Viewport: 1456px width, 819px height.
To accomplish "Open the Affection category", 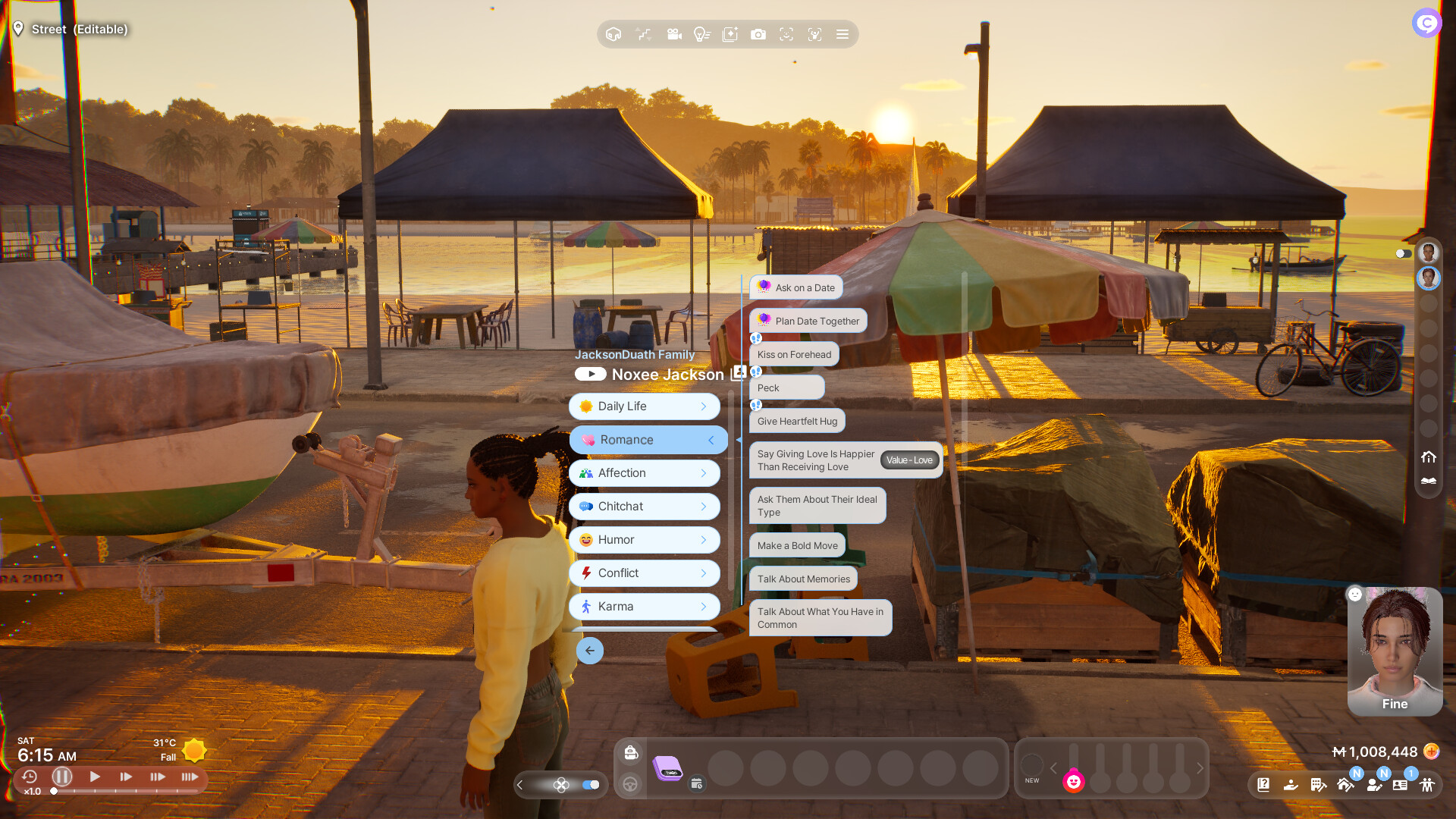I will [x=645, y=473].
